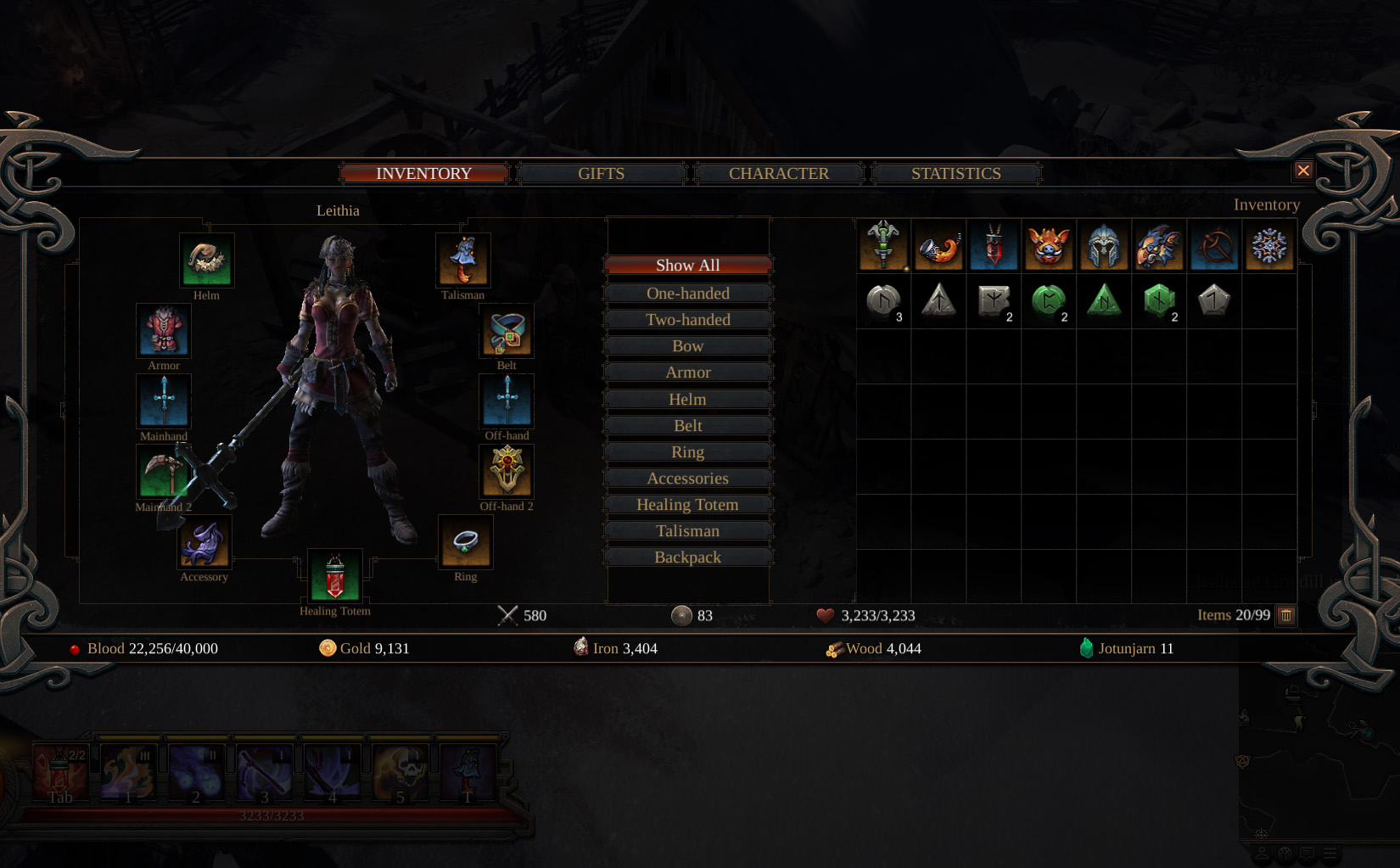Close the inventory window
1400x868 pixels.
[1303, 171]
